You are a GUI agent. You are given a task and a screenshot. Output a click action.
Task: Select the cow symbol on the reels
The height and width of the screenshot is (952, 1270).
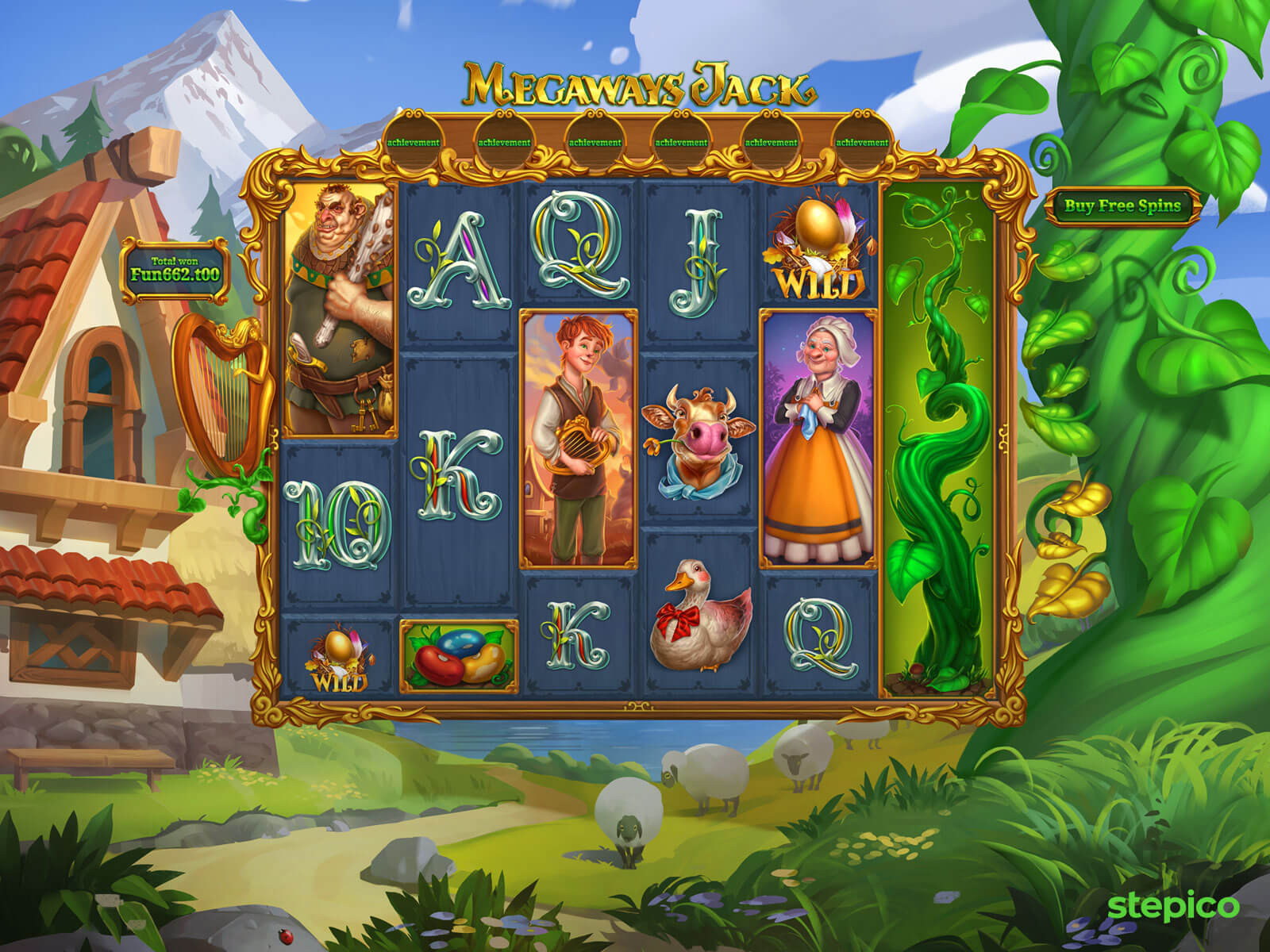(698, 442)
